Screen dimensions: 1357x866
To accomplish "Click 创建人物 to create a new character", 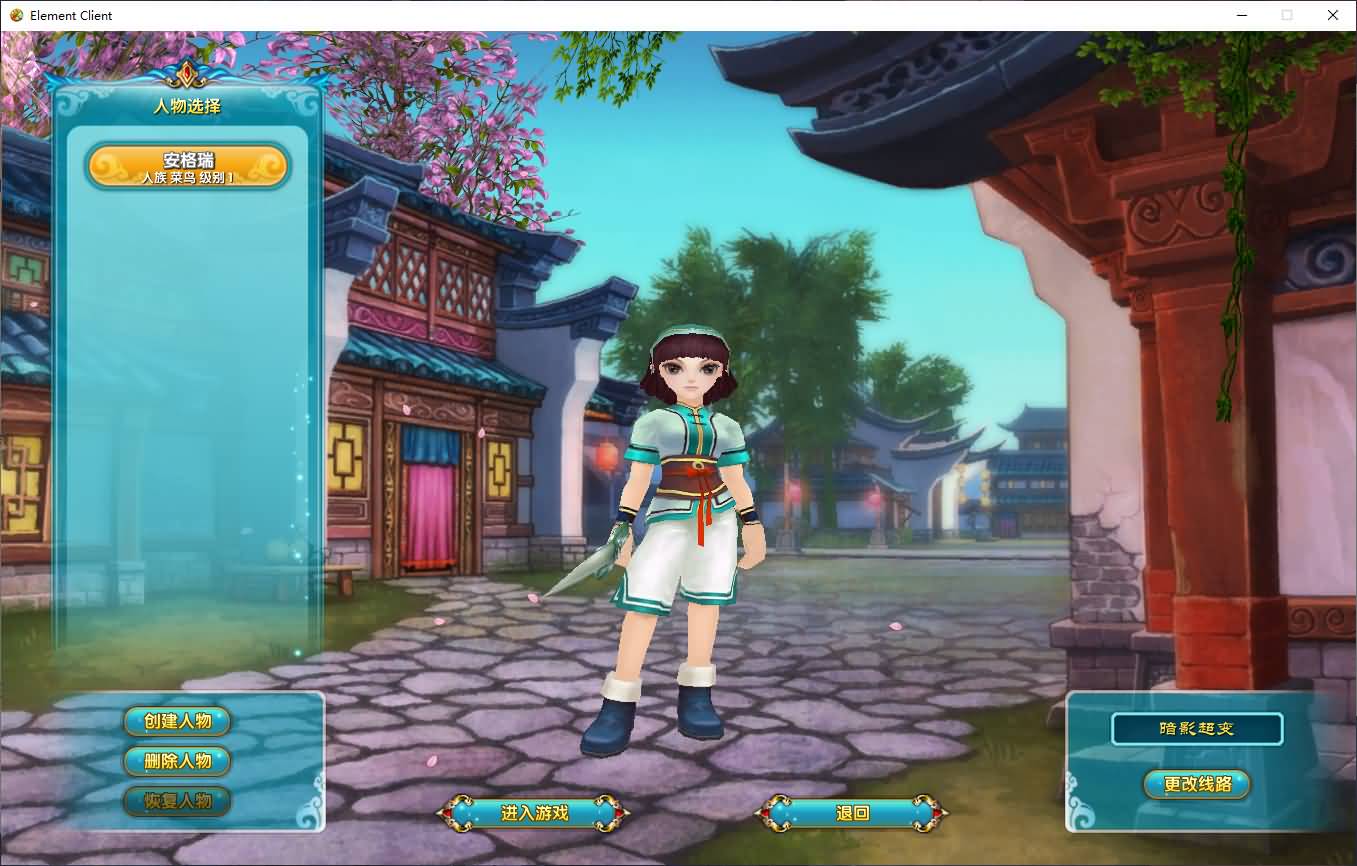I will coord(177,721).
